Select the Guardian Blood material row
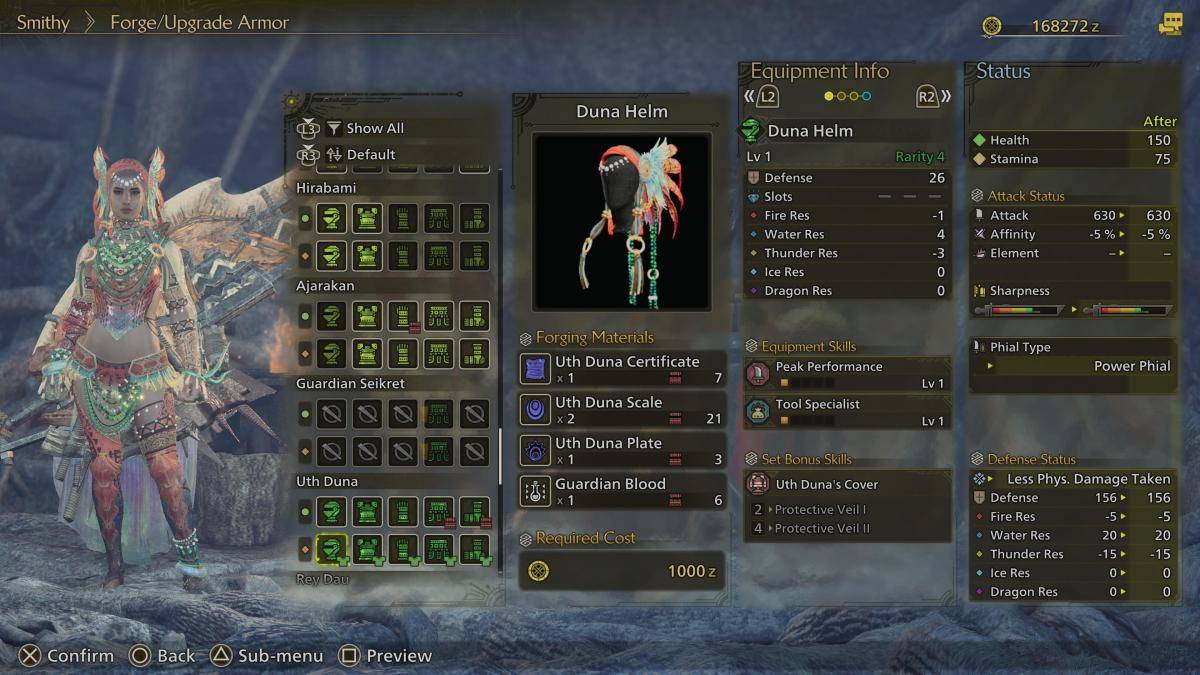Viewport: 1200px width, 675px height. tap(622, 492)
